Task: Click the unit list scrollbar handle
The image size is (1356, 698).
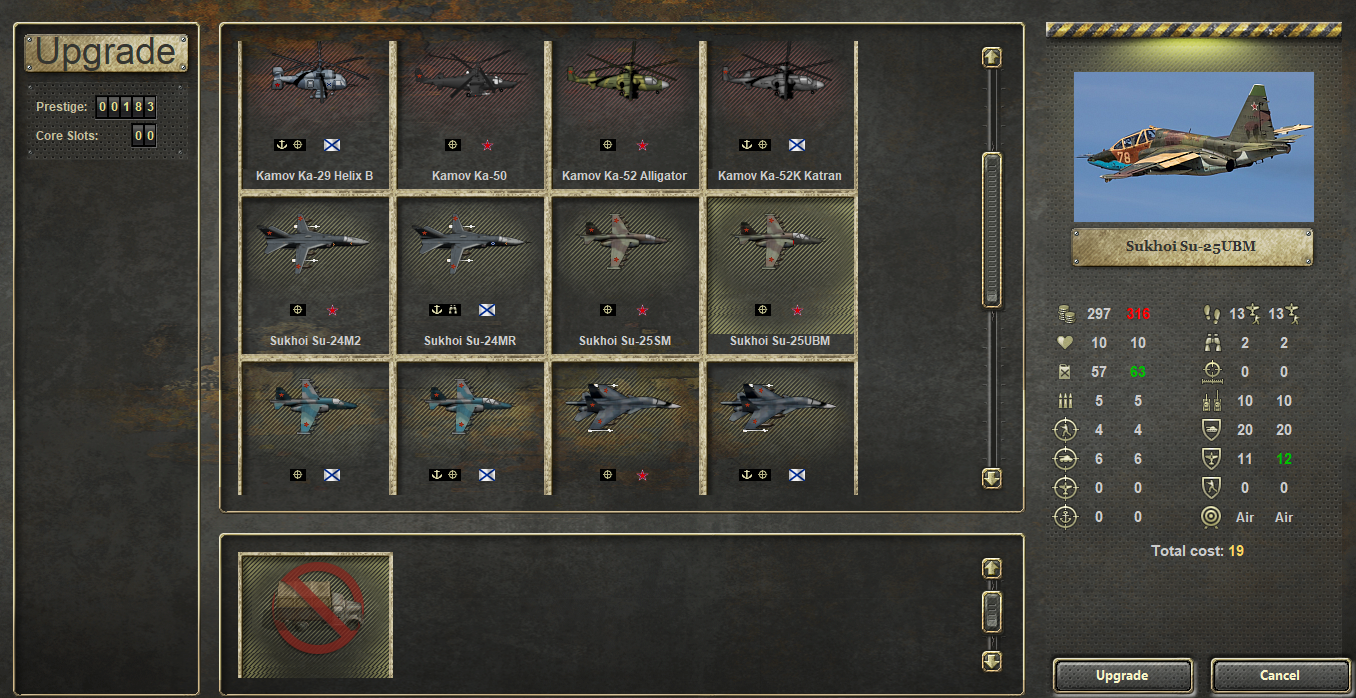Action: pyautogui.click(x=991, y=229)
